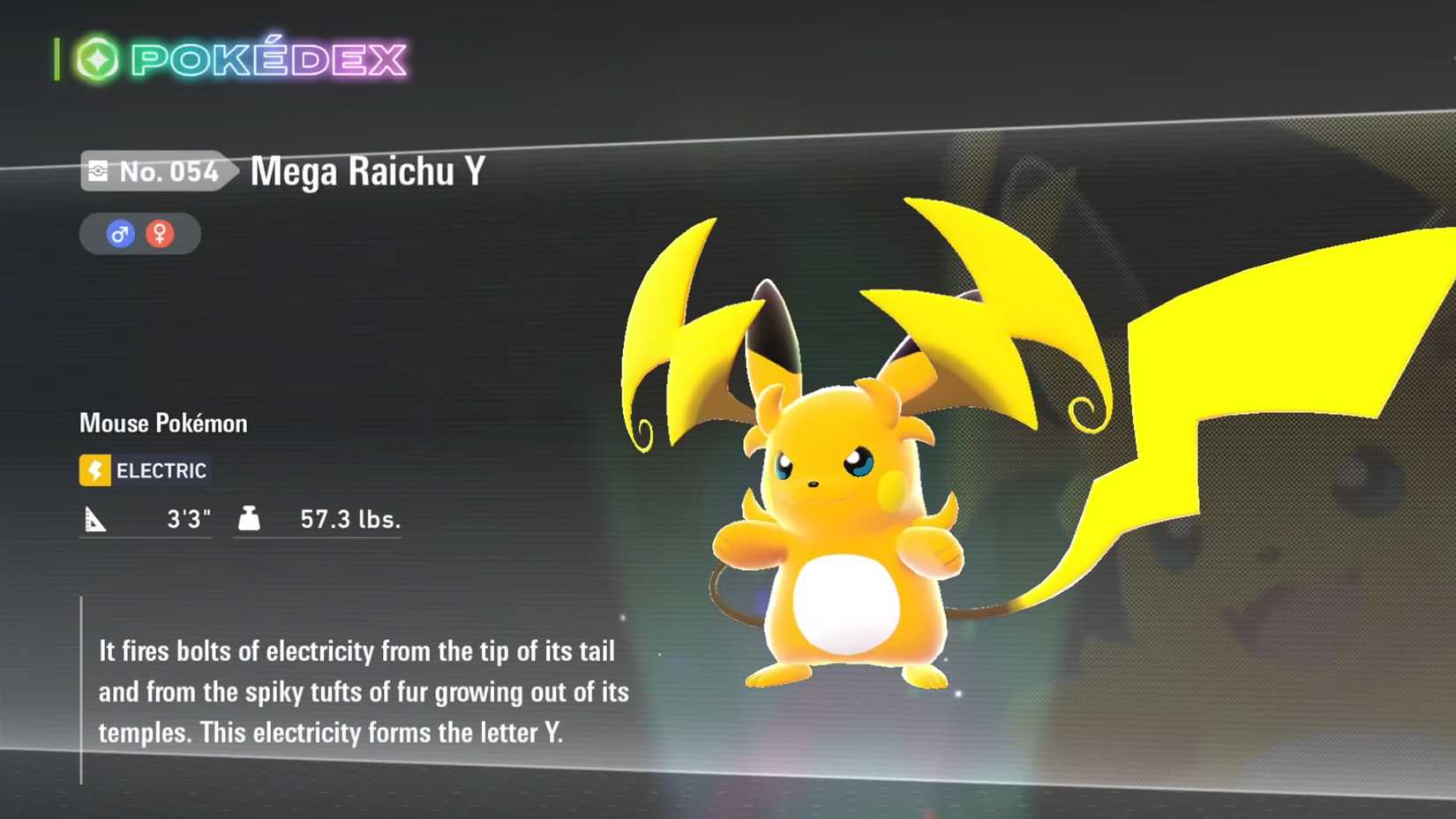Viewport: 1456px width, 819px height.
Task: Select the blue male gender icon
Action: (x=118, y=233)
